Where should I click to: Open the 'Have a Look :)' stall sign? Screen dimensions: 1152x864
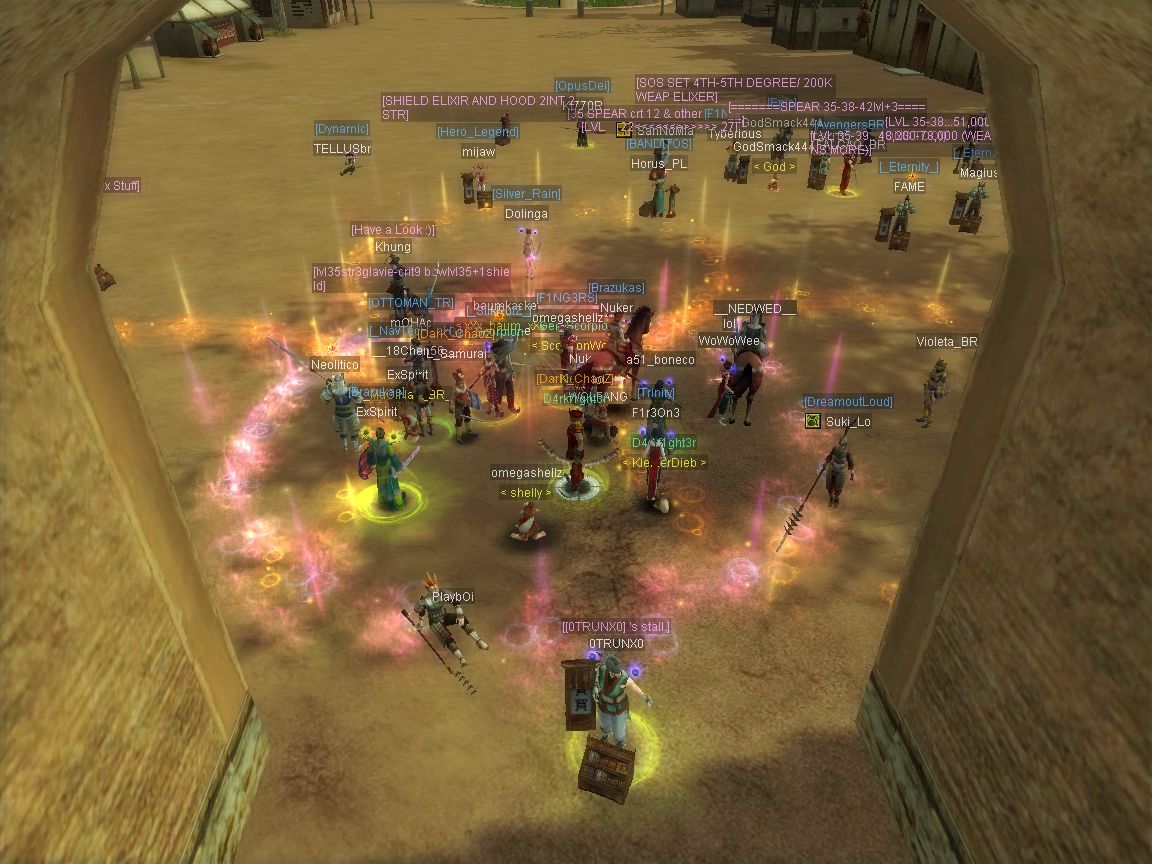coord(392,230)
